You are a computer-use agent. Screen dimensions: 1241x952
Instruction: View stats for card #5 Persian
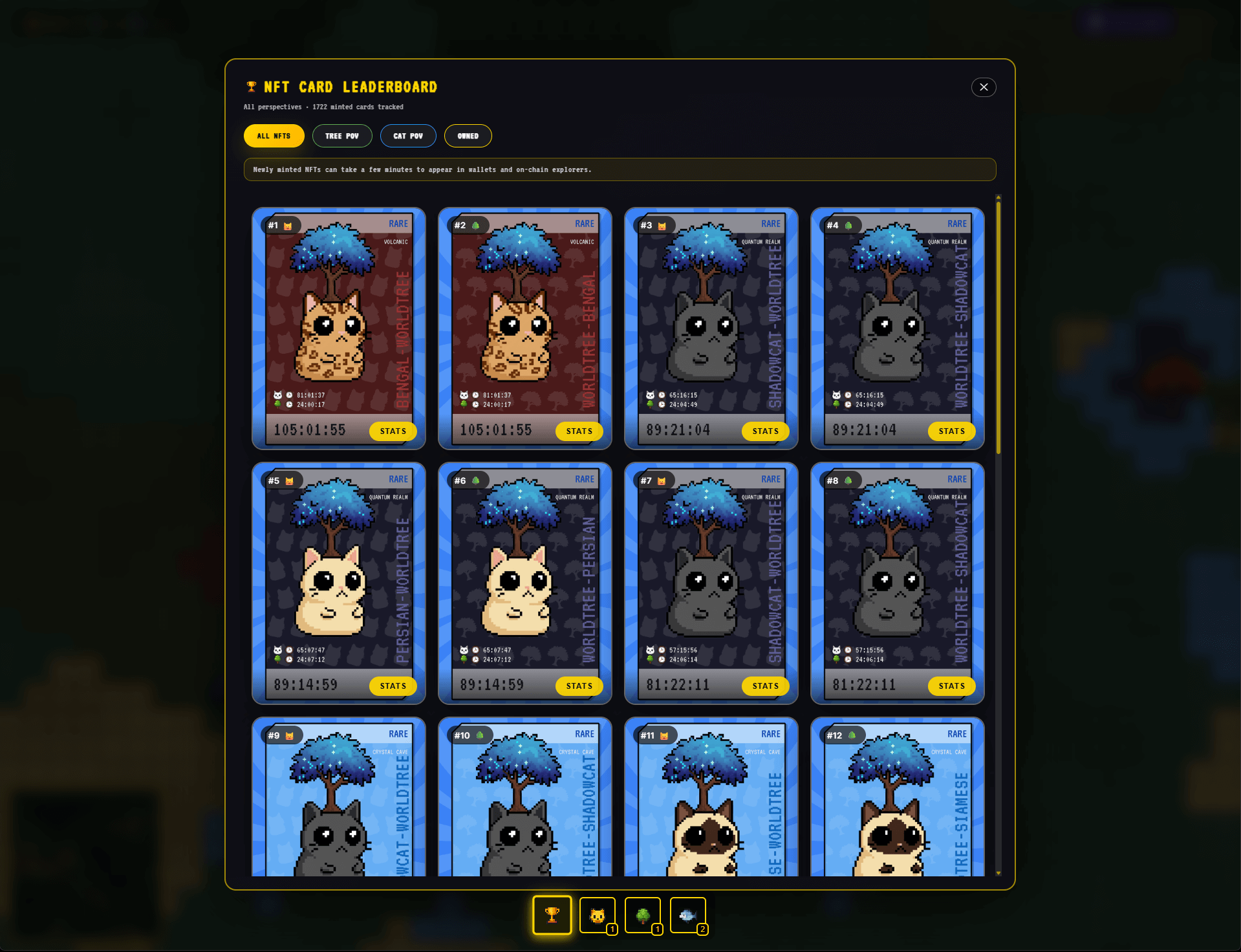393,686
